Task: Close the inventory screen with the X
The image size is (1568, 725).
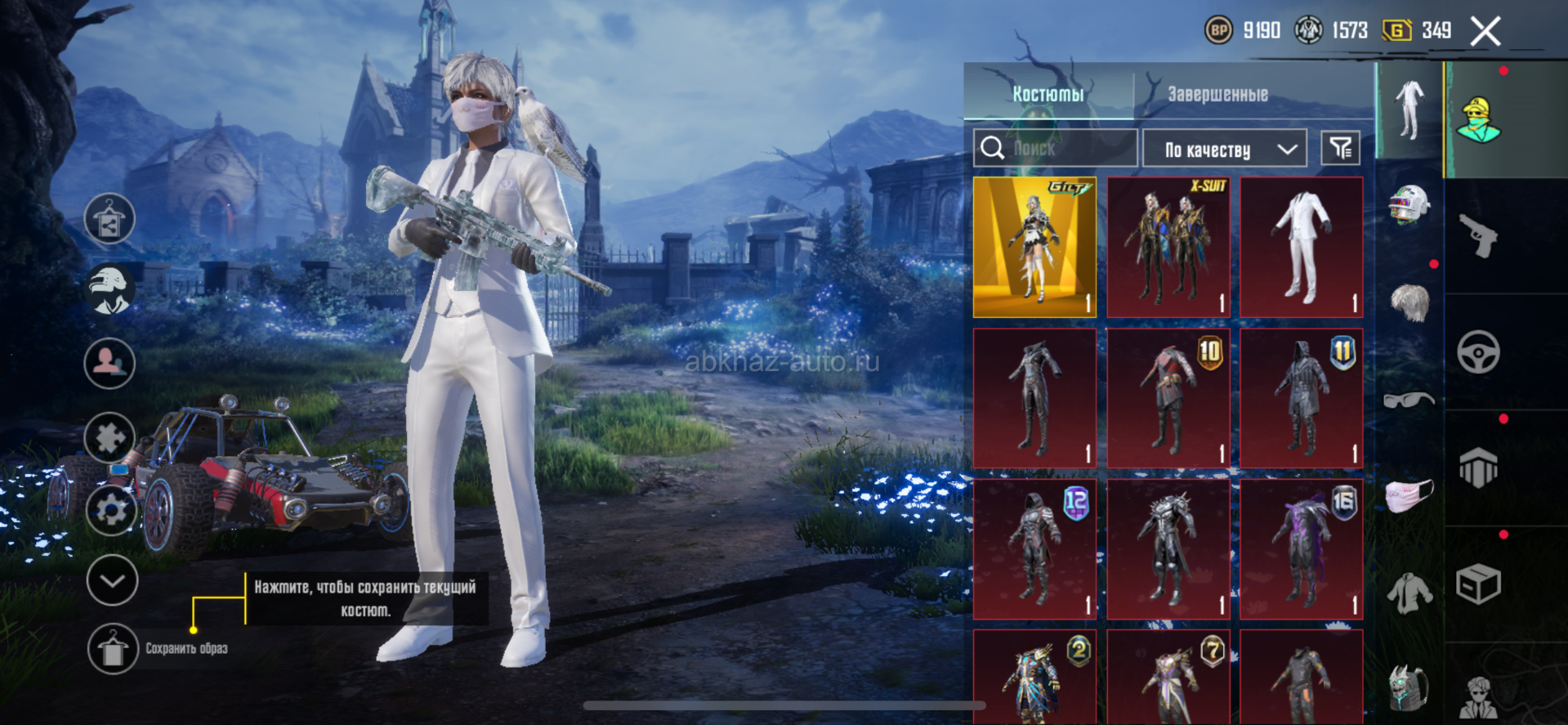Action: (1485, 32)
